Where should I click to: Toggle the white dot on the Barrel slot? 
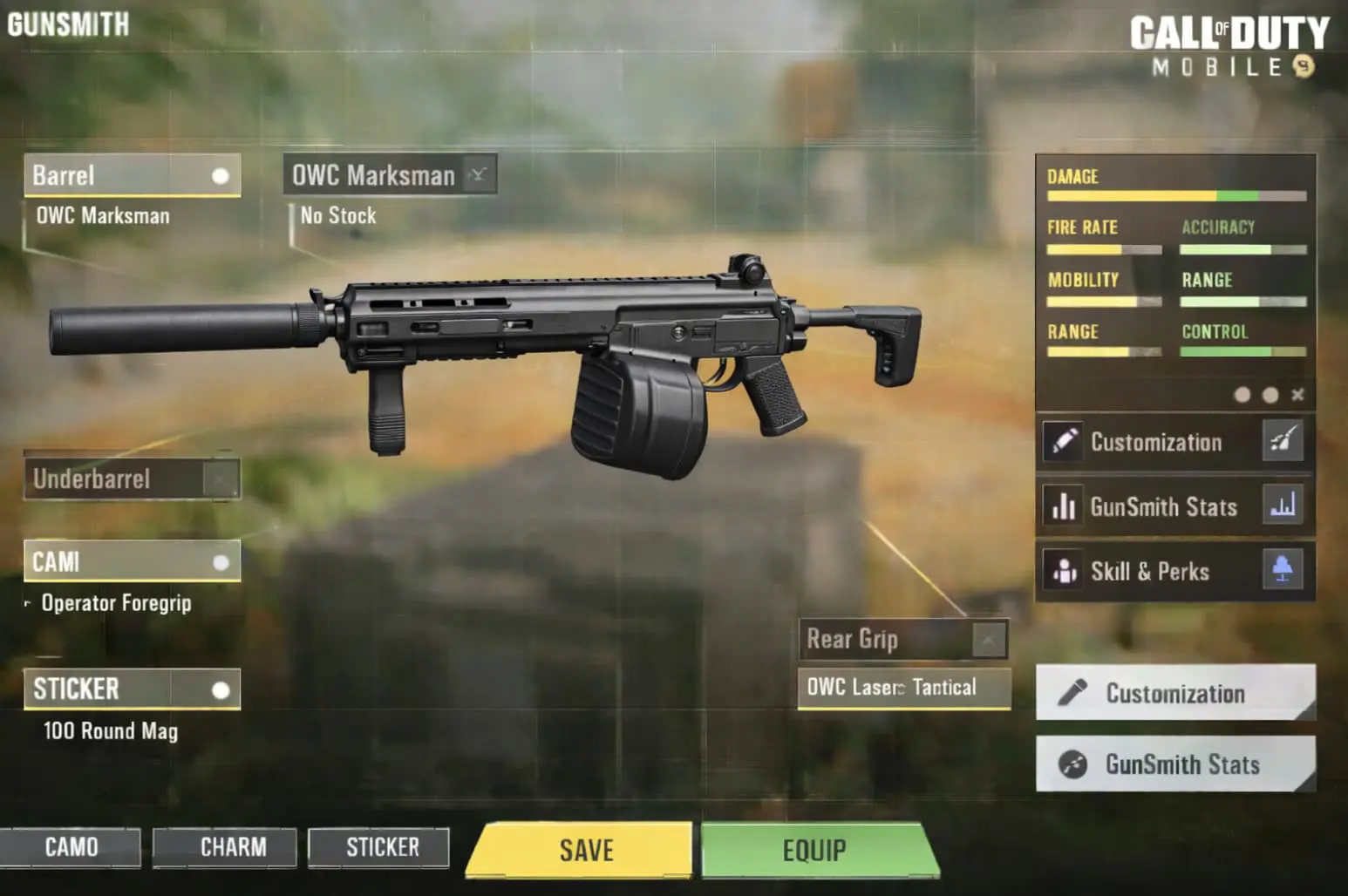221,174
